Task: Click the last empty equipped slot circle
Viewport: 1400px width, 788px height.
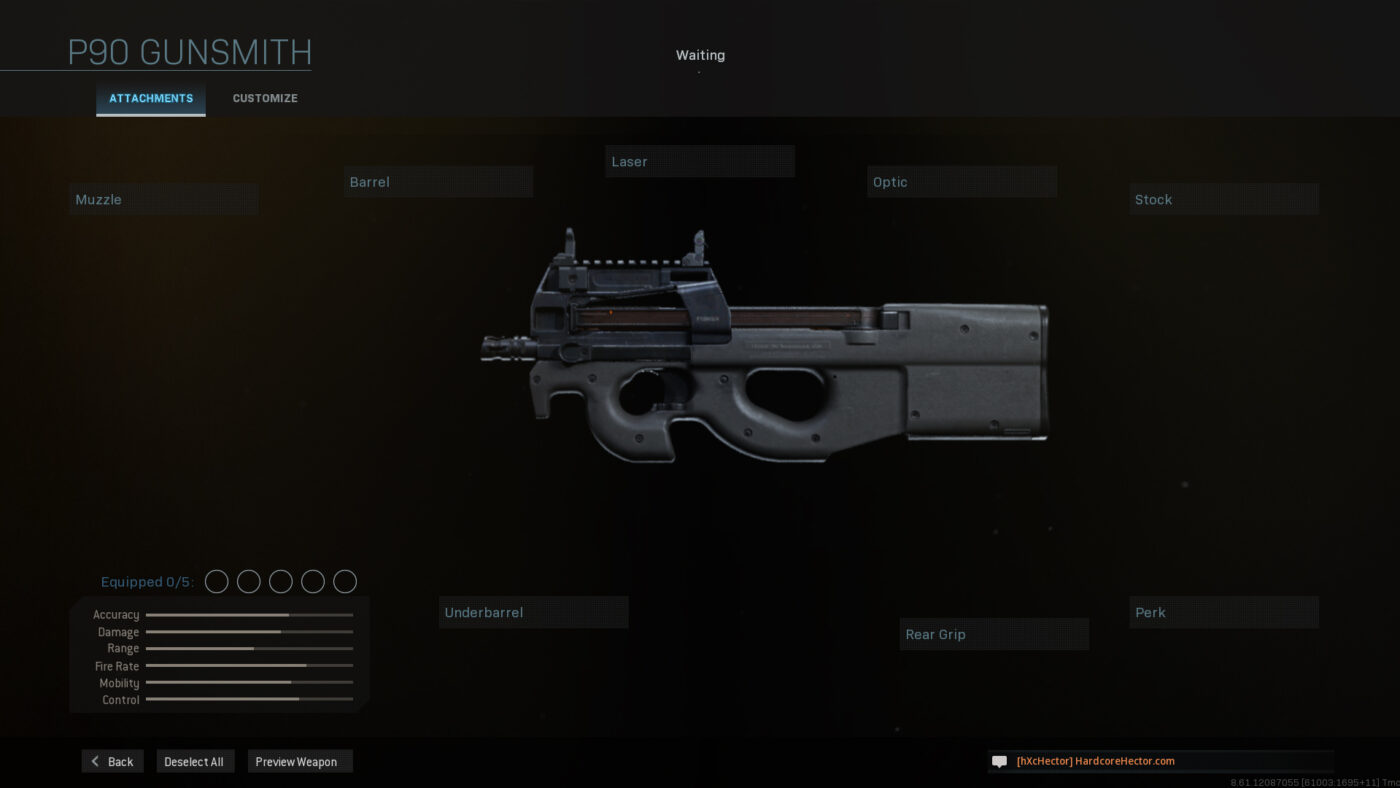Action: tap(344, 581)
